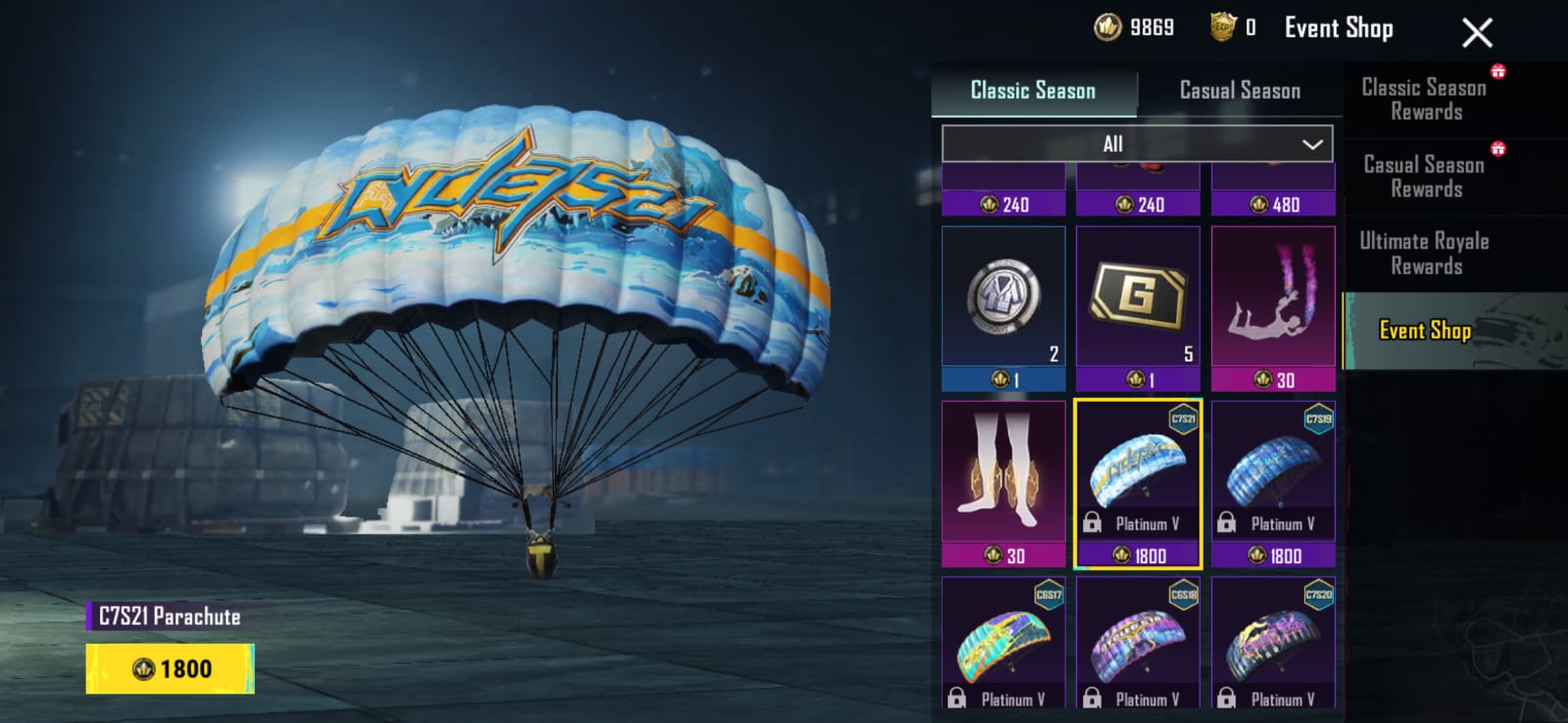Select the gold G card item
This screenshot has width=1568, height=723.
tap(1138, 309)
